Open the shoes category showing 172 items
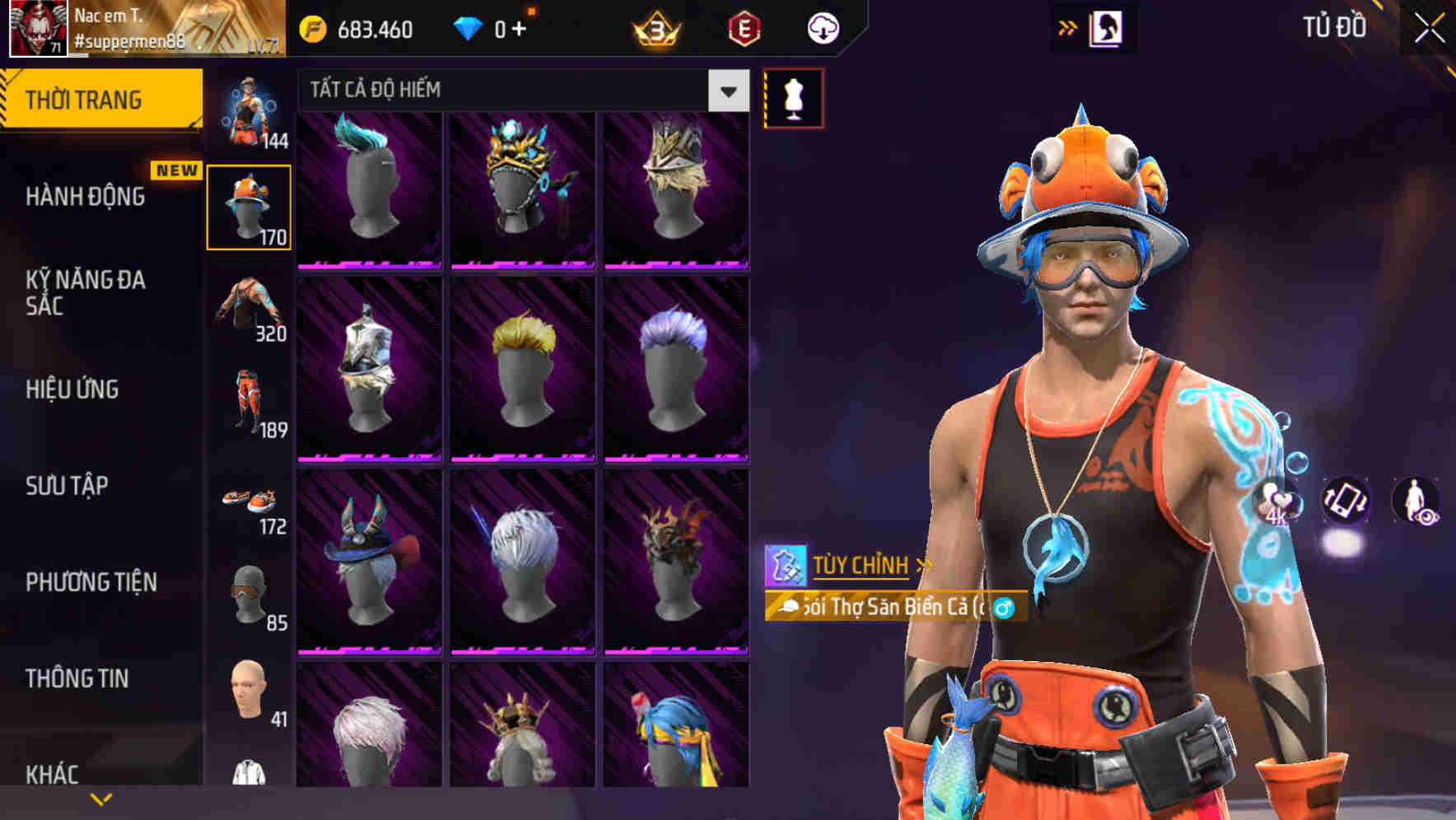This screenshot has height=820, width=1456. 250,502
